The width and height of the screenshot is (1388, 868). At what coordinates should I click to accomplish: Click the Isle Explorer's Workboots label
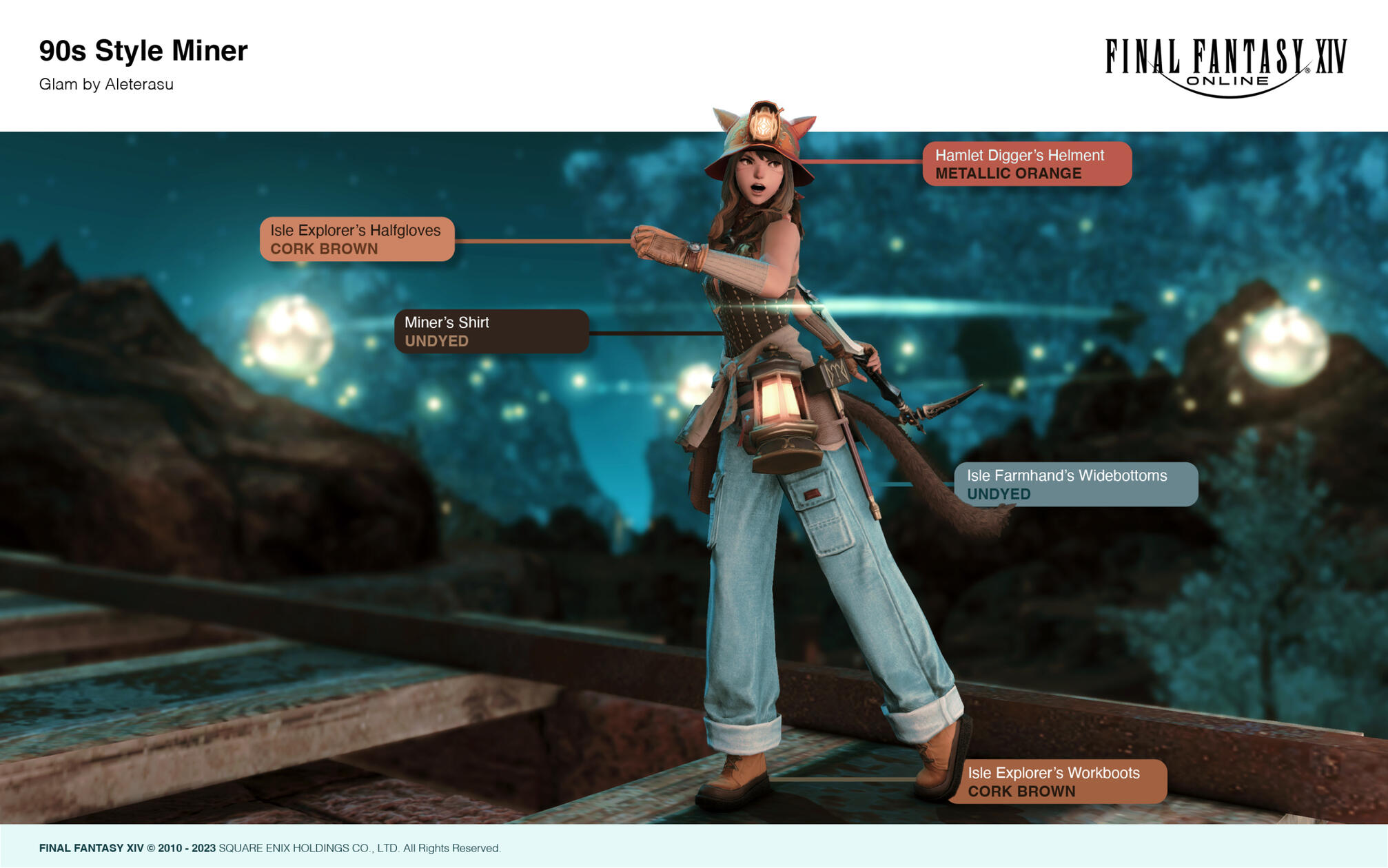point(1059,782)
